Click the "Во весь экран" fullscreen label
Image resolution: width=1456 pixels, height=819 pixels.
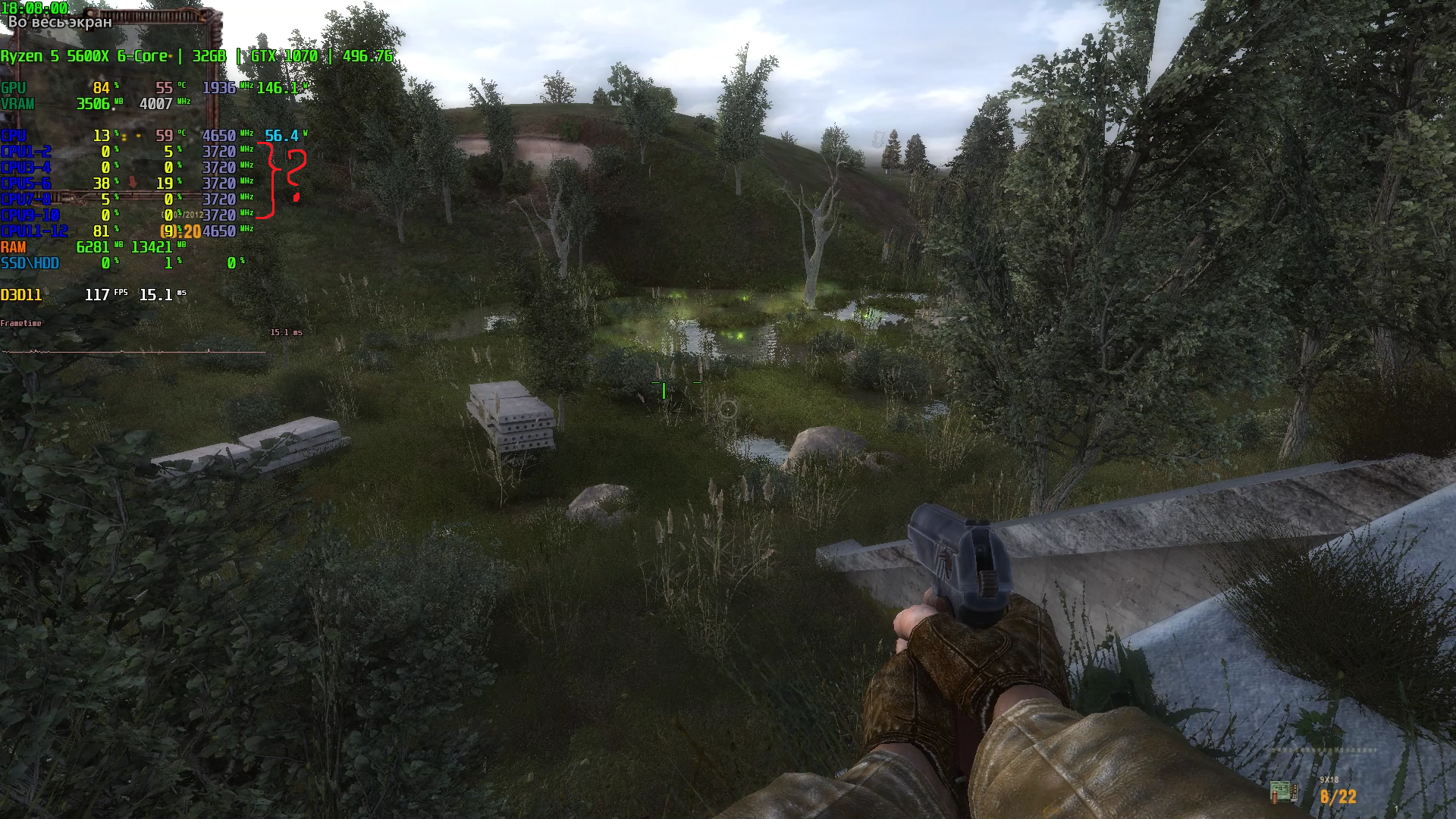pyautogui.click(x=60, y=22)
